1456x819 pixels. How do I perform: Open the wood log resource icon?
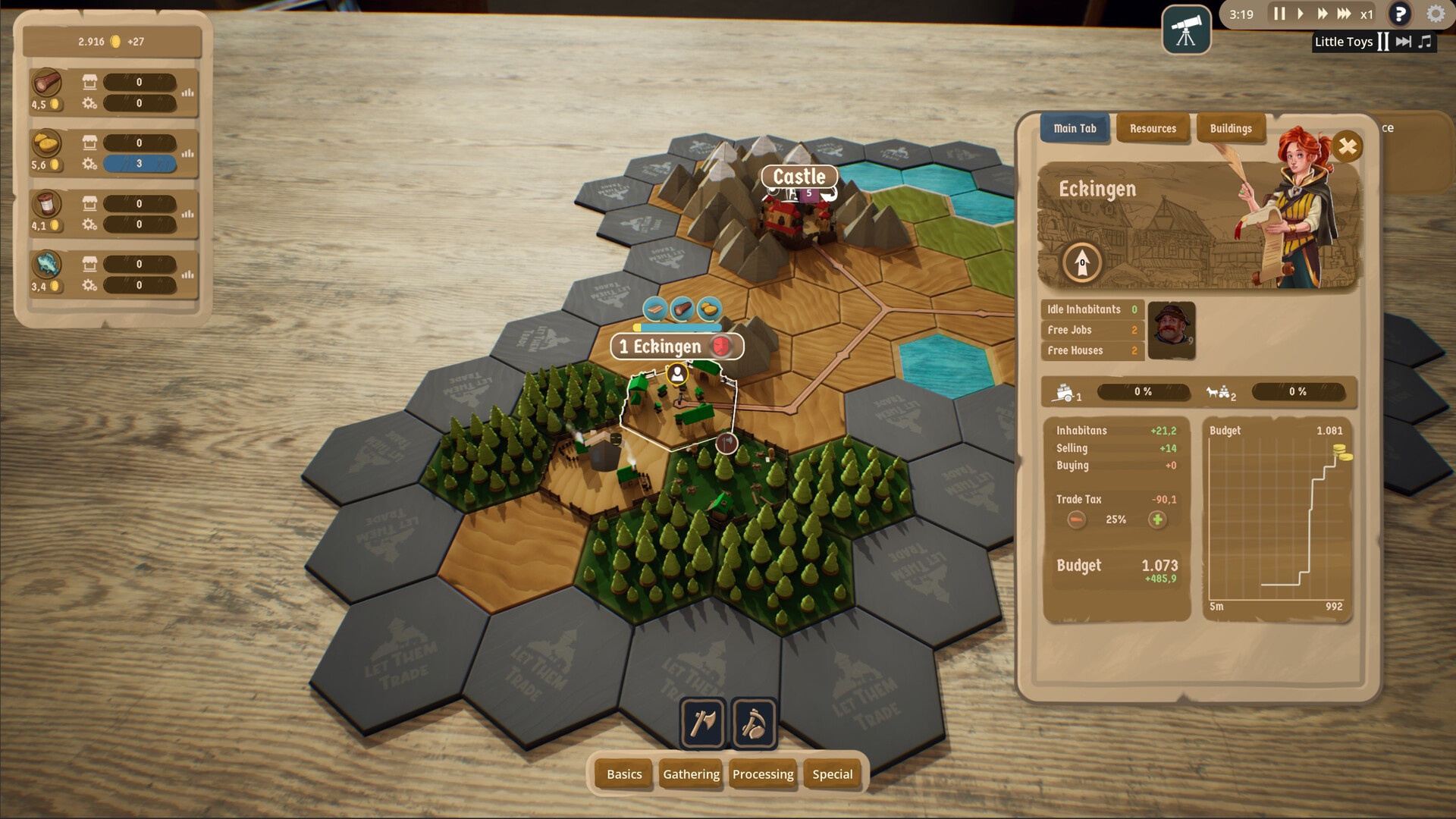click(x=46, y=83)
